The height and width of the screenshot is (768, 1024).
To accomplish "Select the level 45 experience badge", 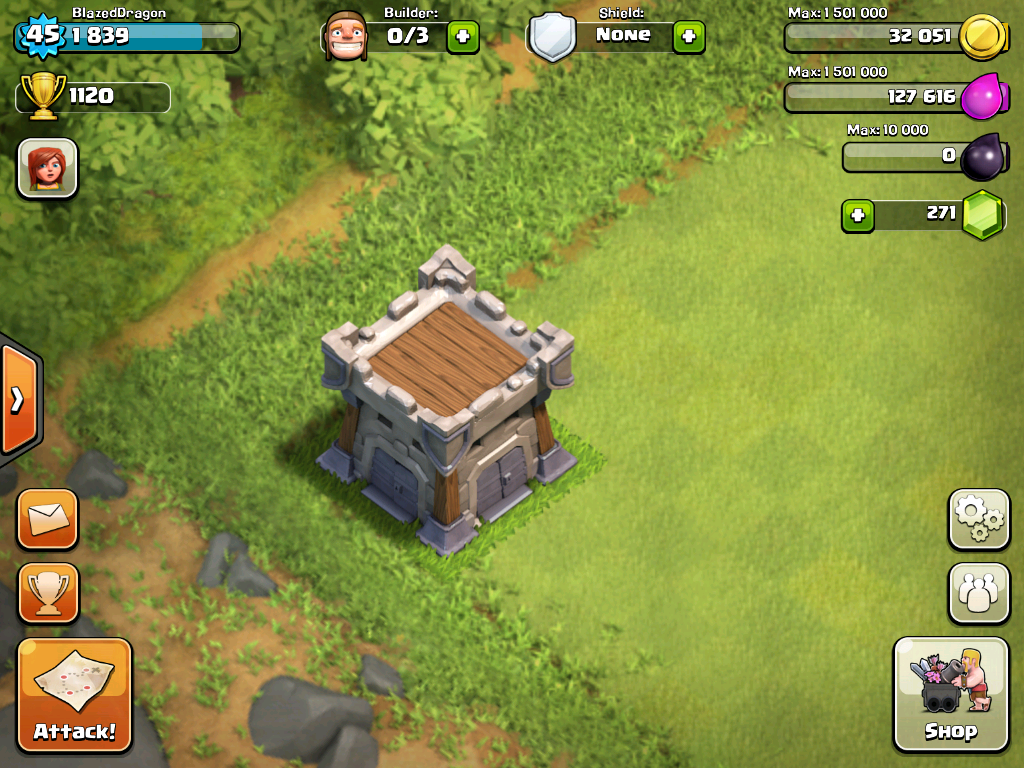I will click(x=41, y=36).
